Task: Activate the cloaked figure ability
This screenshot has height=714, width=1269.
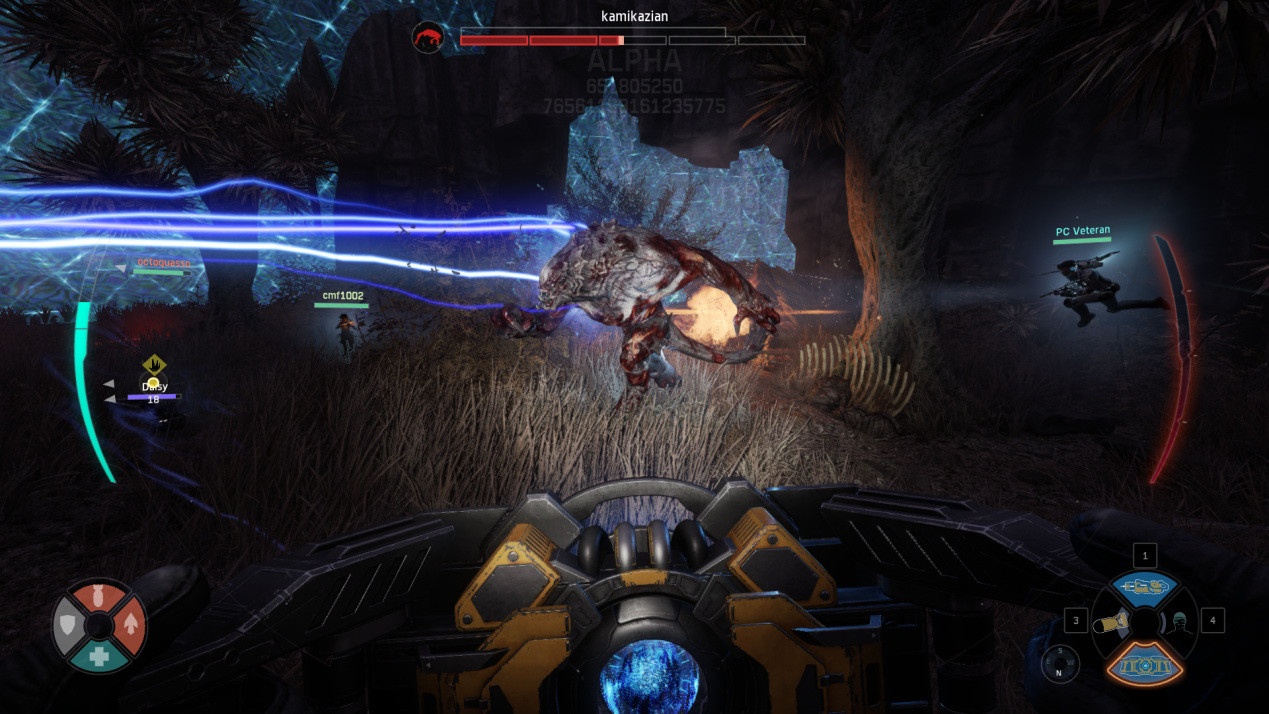Action: [x=1179, y=623]
